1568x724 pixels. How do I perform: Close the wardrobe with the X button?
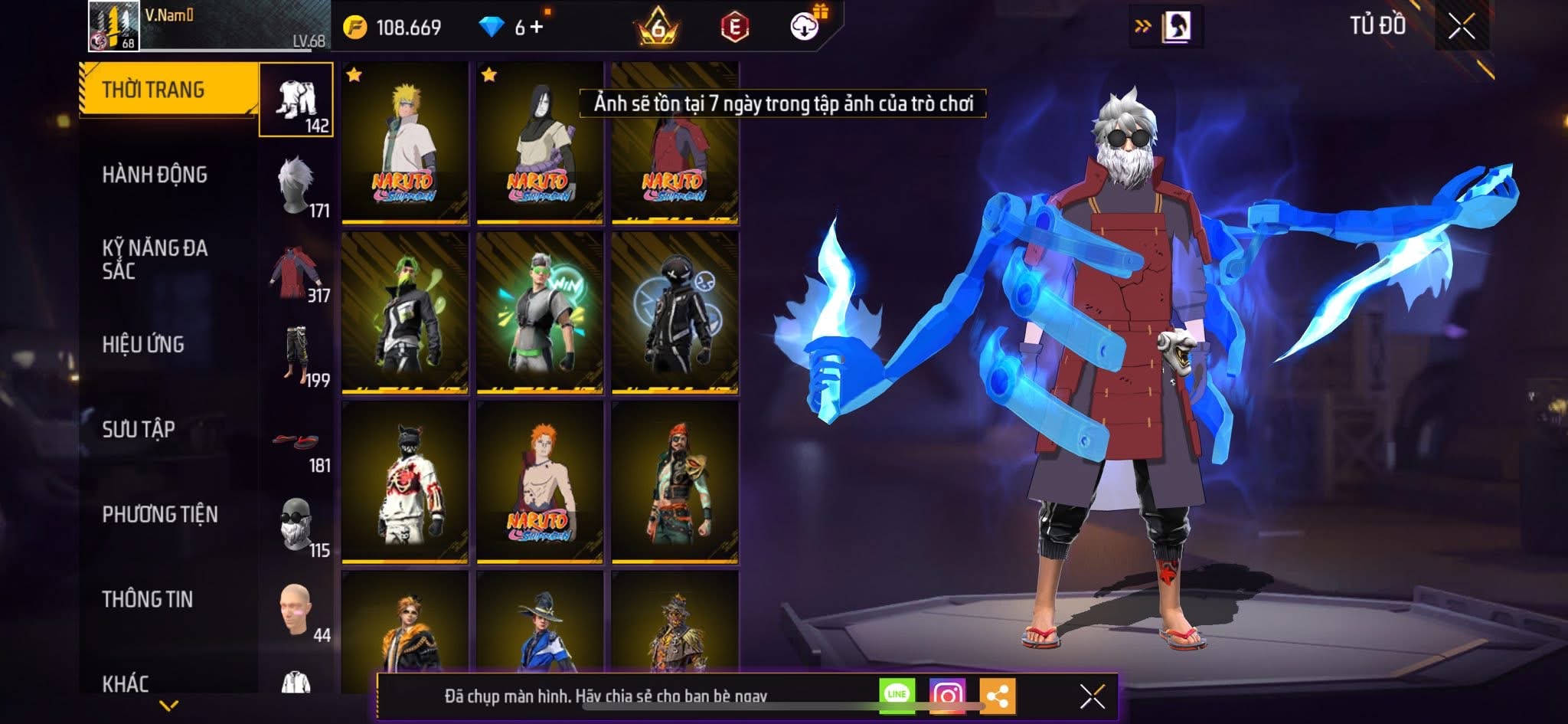[1461, 28]
